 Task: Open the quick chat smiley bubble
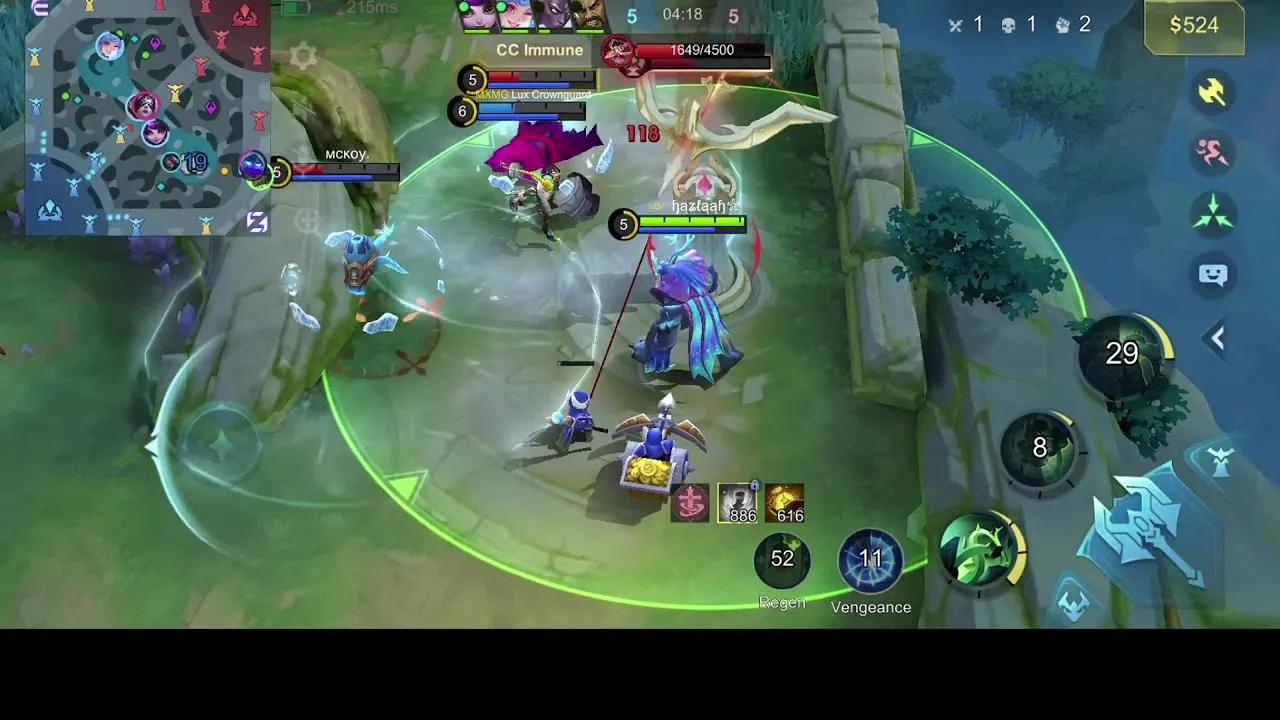(1213, 275)
